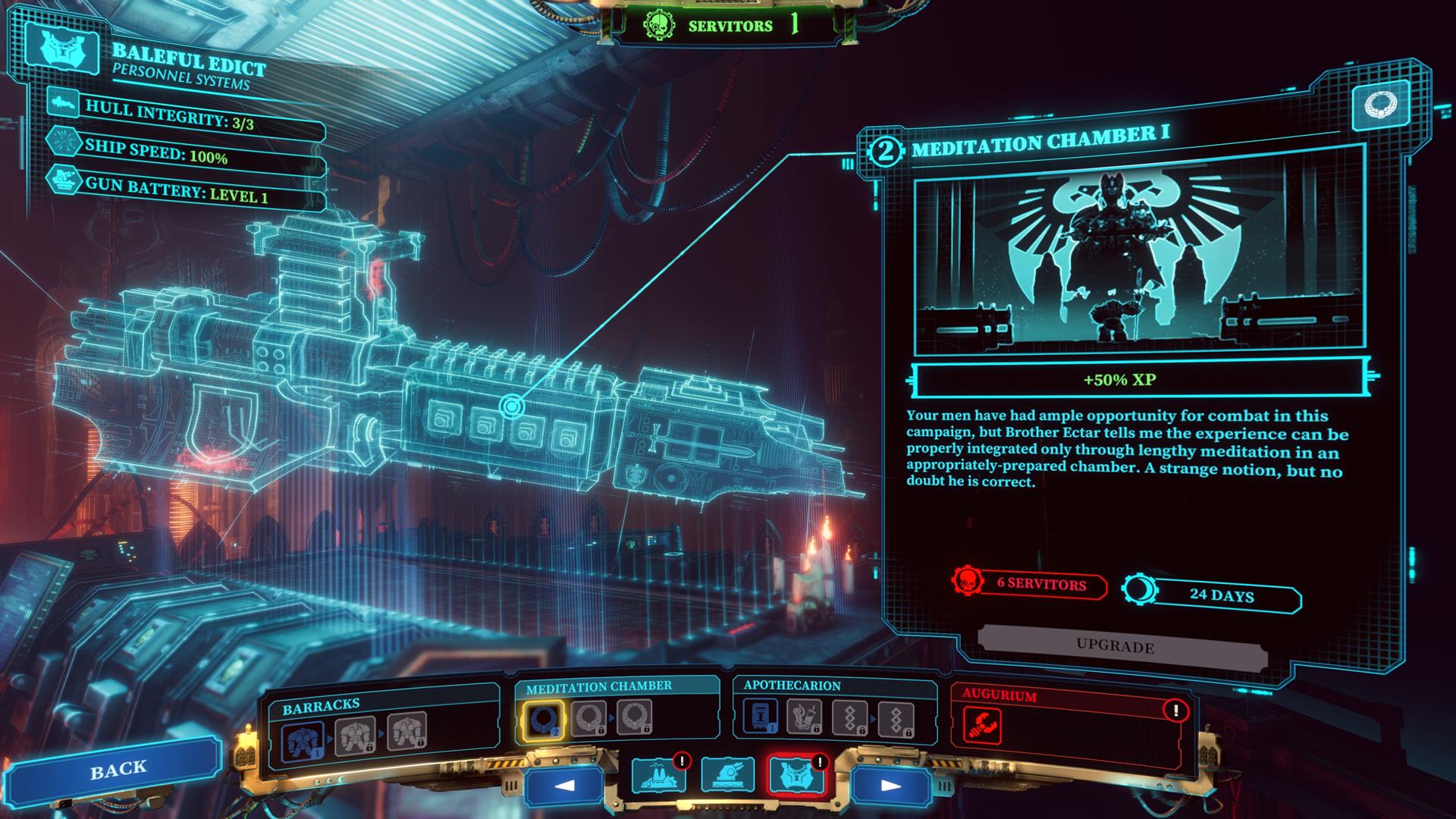Switch to the factory systems tab

coord(657,776)
